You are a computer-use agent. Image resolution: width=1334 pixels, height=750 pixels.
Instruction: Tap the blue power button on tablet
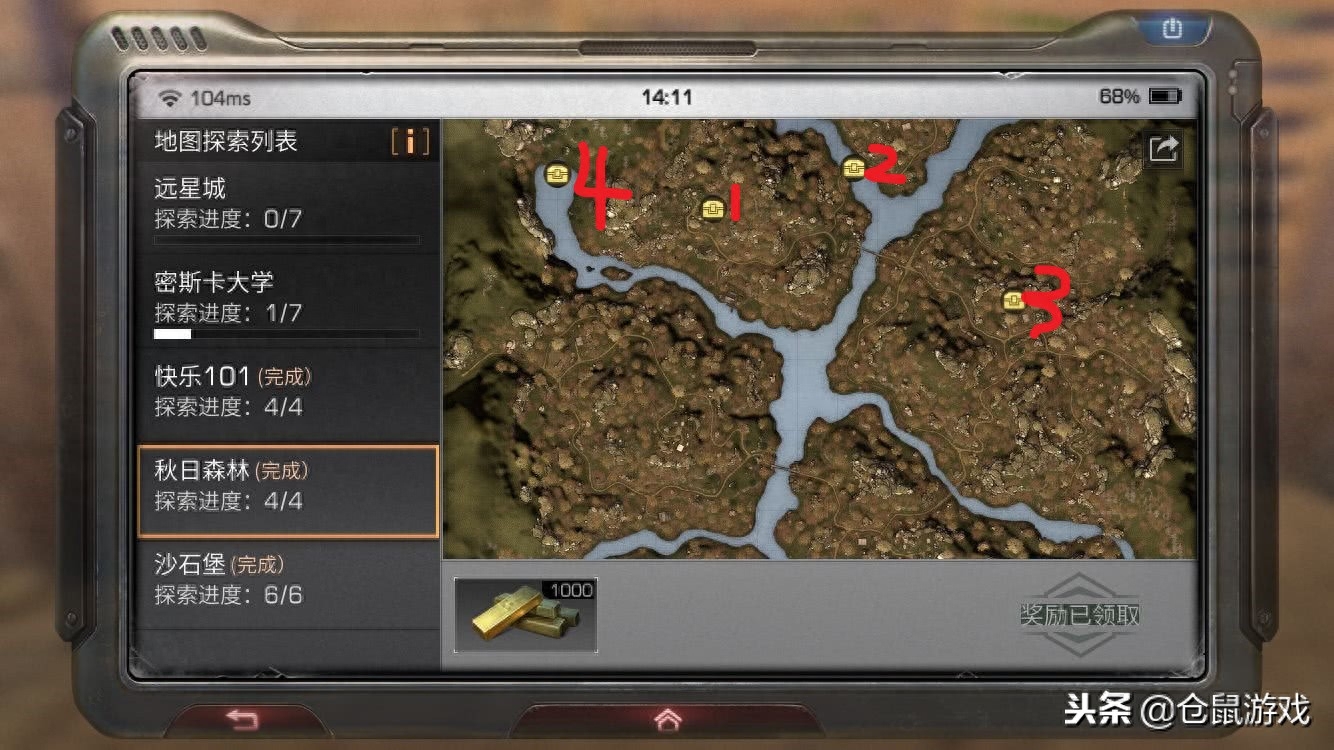1171,30
